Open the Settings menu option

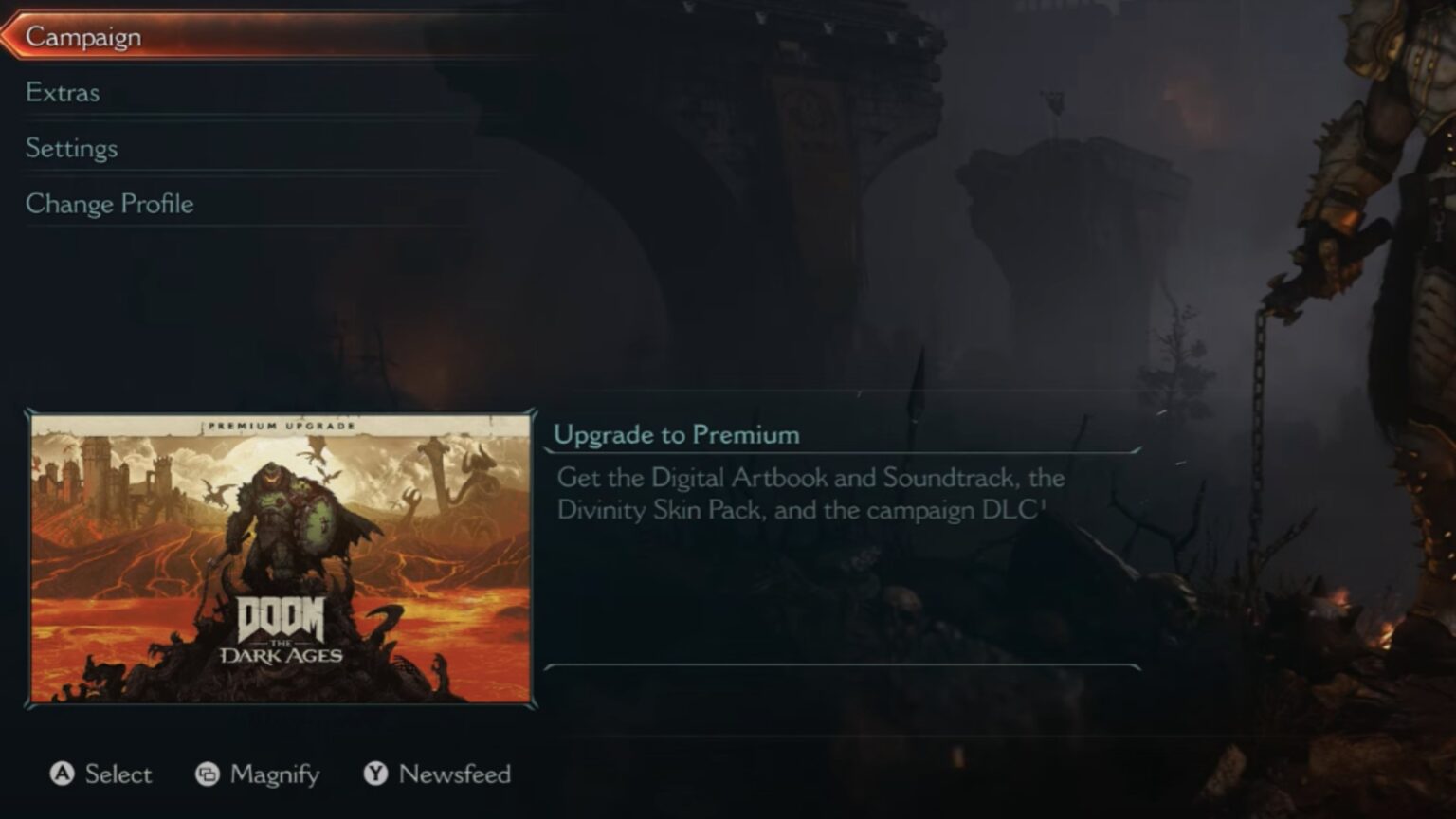[x=71, y=148]
